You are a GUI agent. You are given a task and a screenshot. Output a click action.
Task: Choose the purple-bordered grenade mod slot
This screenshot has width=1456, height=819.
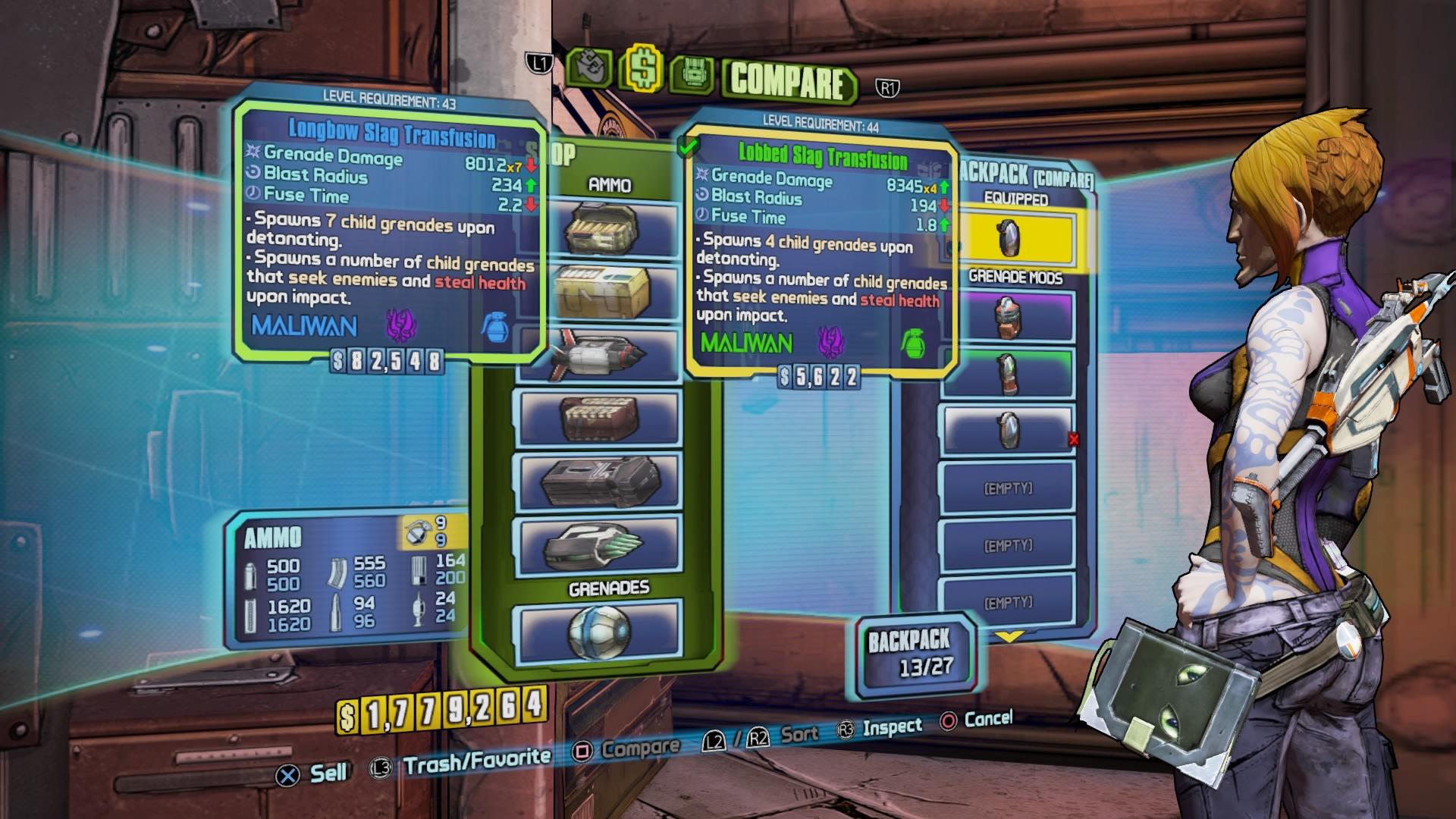1007,317
